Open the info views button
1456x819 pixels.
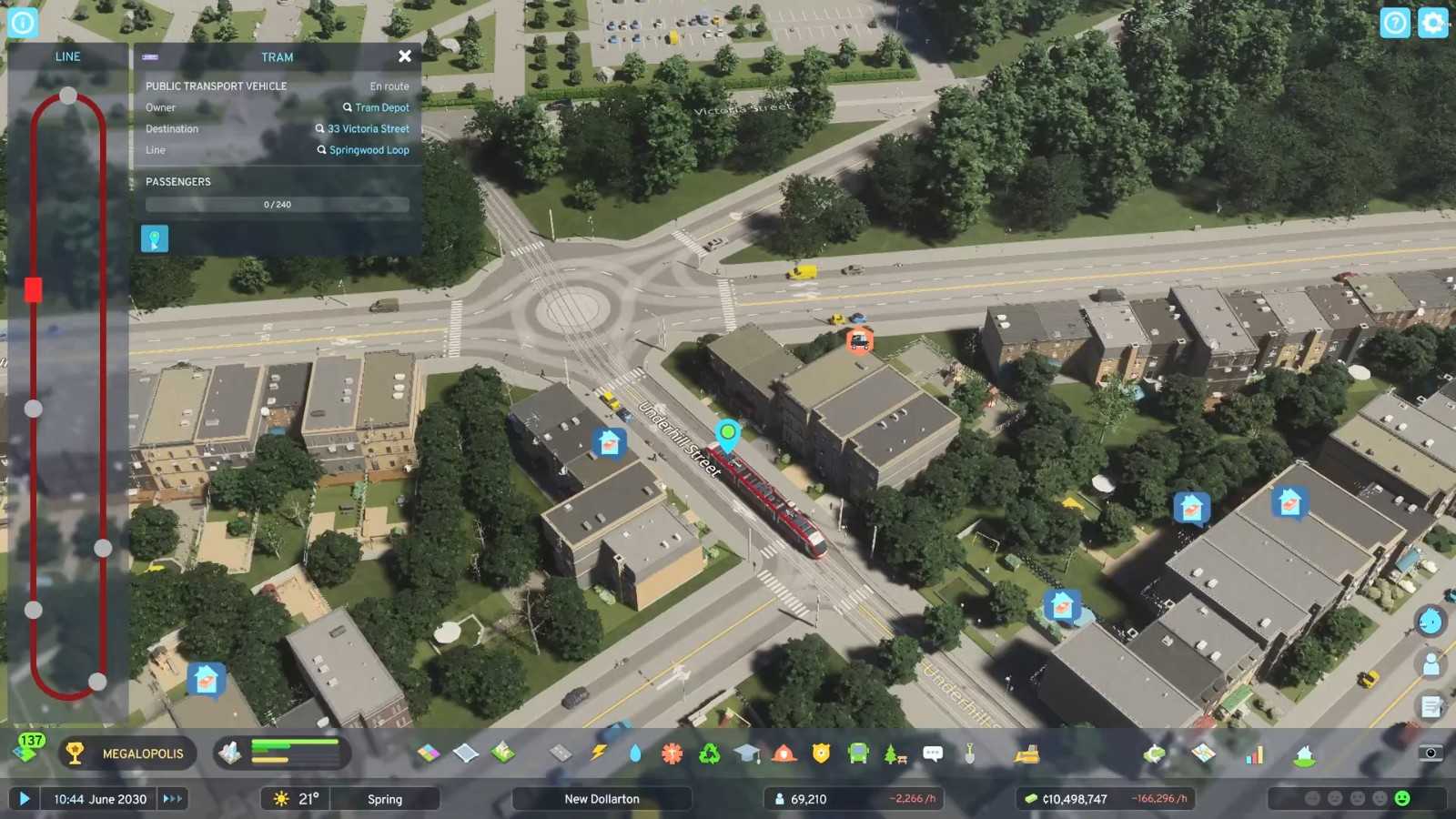[x=22, y=23]
